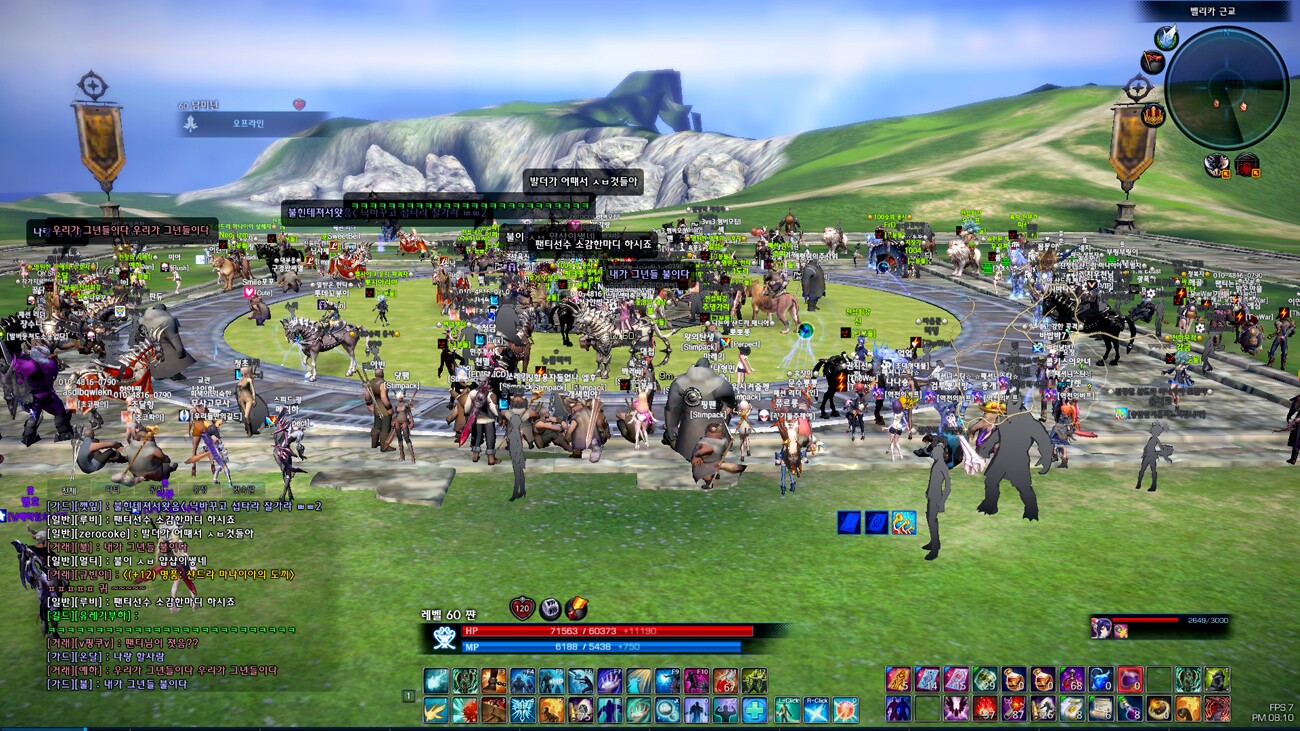
Task: Click the red-highlighted purple potion slot
Action: 1130,680
